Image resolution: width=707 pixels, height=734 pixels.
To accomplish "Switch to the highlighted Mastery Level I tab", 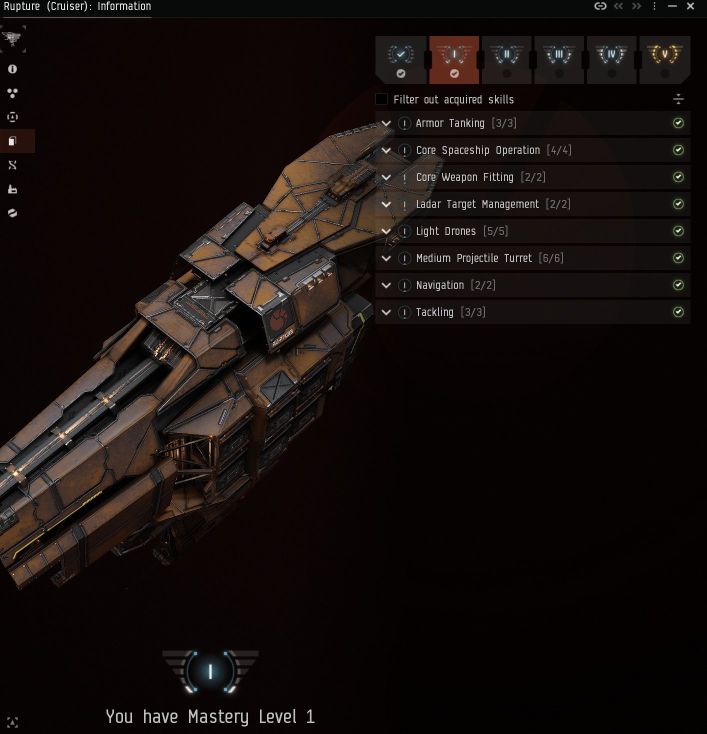I will pyautogui.click(x=454, y=59).
